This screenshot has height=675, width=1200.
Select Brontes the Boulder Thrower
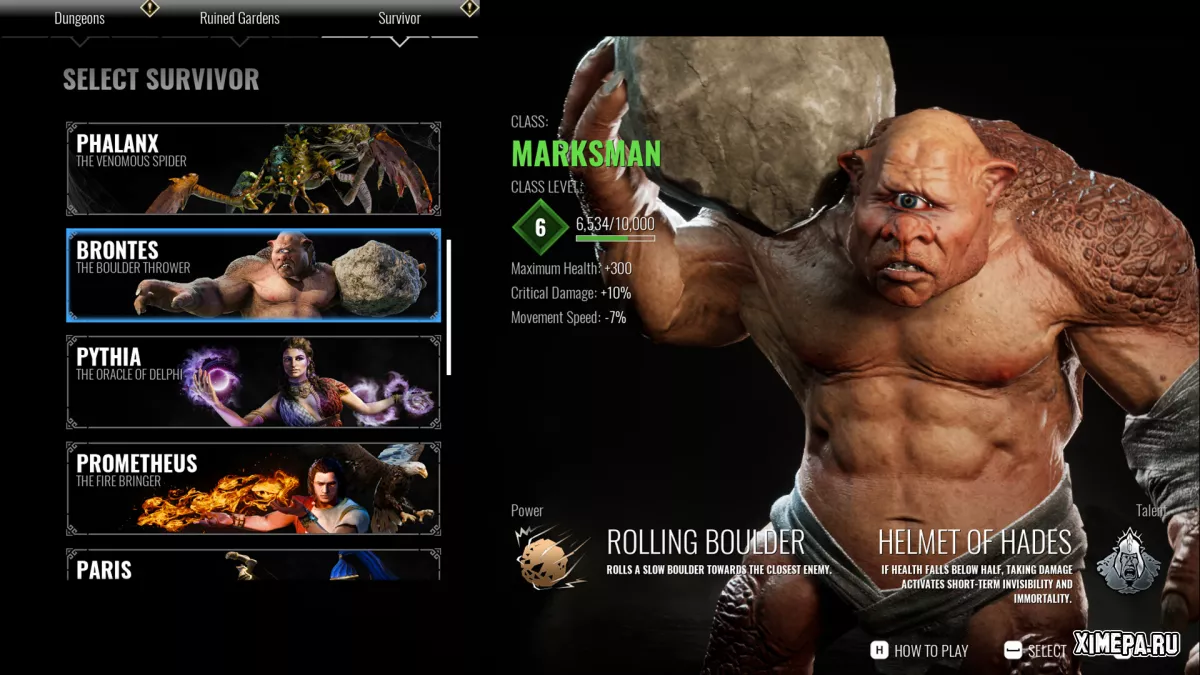point(253,275)
